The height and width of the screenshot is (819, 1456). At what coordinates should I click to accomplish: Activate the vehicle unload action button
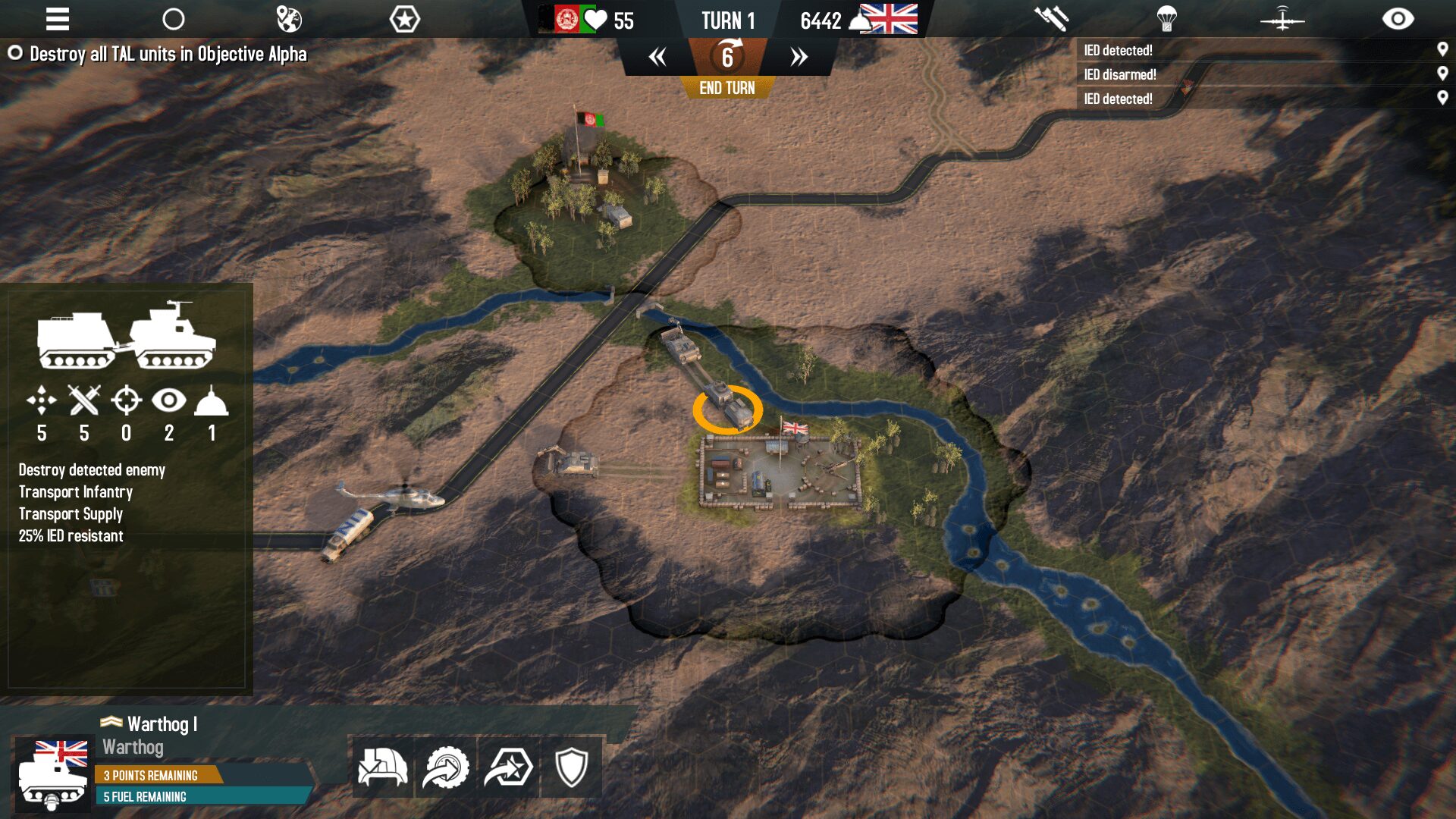point(383,767)
